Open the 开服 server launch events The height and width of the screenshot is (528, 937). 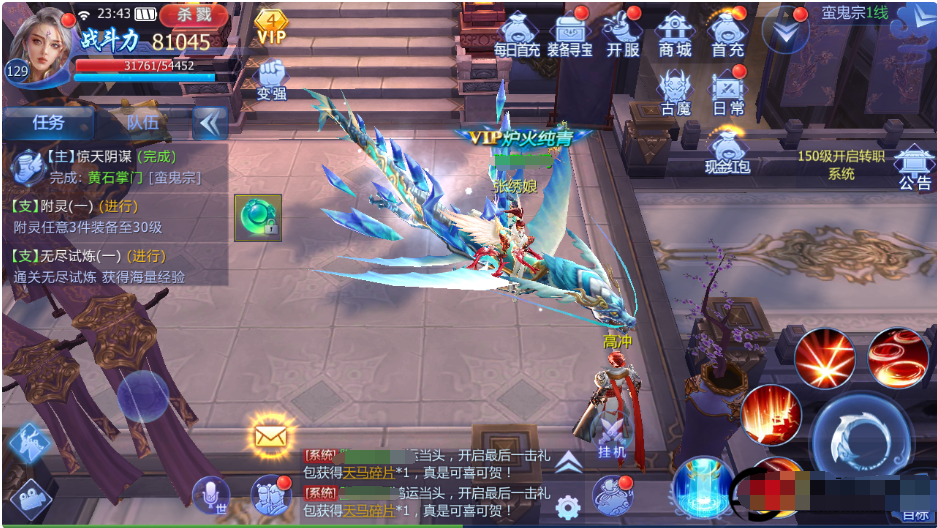point(623,34)
